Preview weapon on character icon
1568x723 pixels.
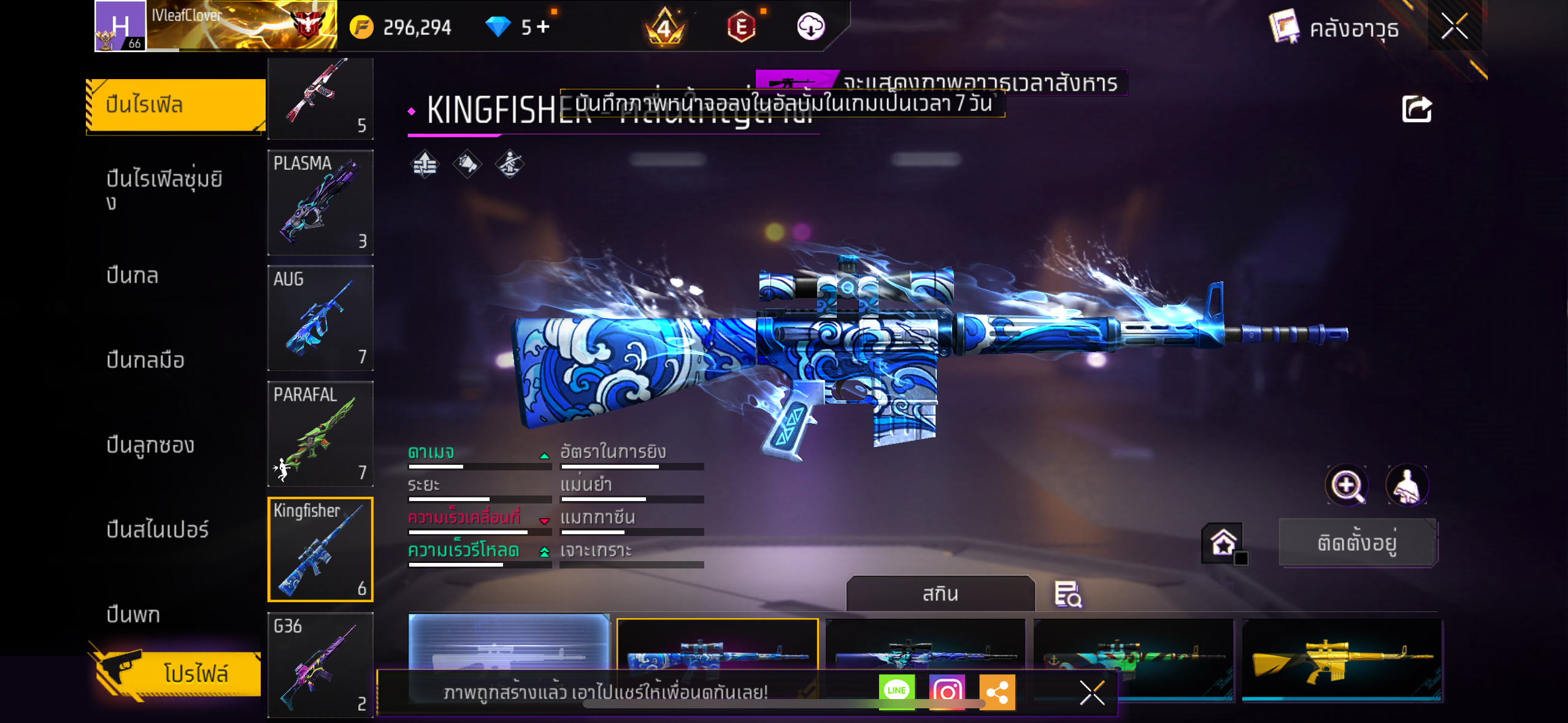[1407, 486]
